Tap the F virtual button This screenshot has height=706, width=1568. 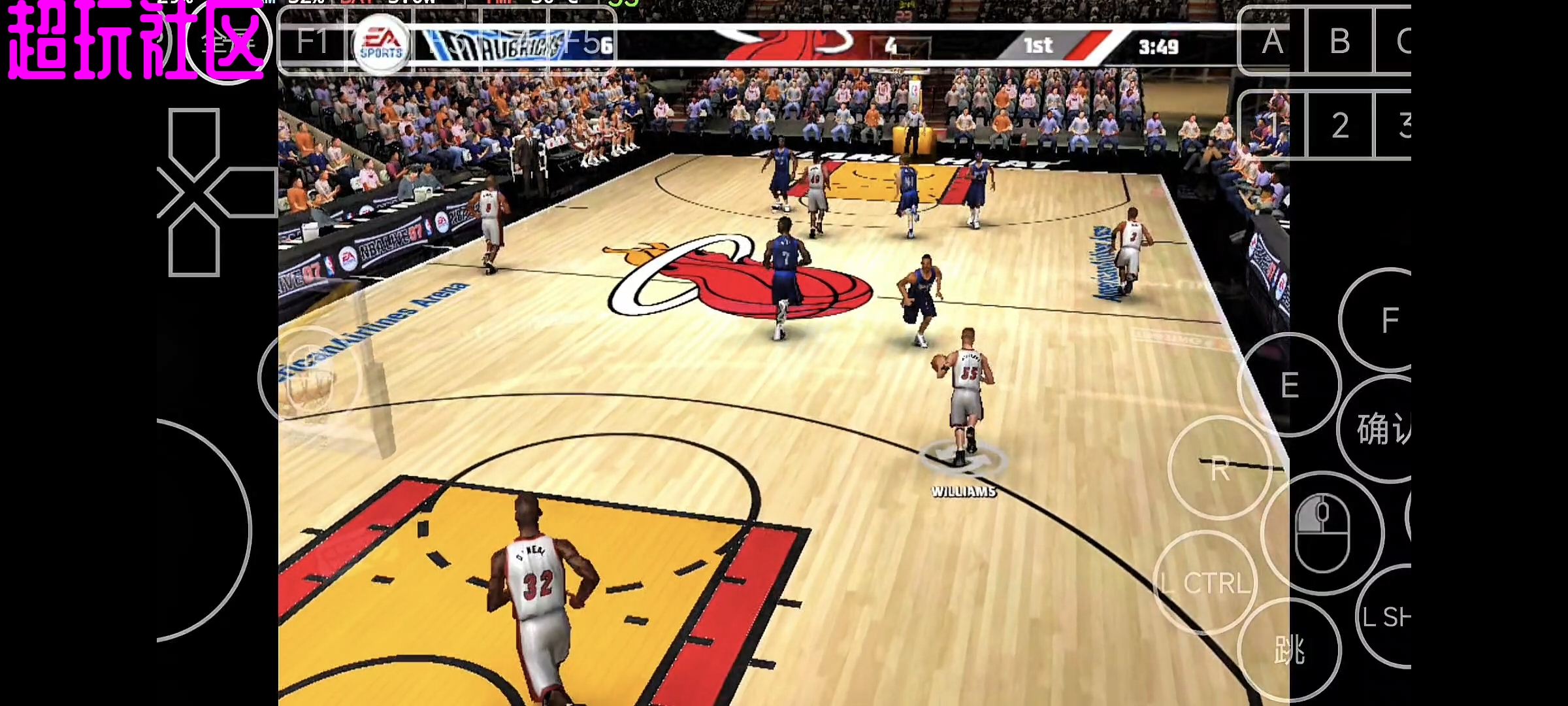coord(1388,320)
